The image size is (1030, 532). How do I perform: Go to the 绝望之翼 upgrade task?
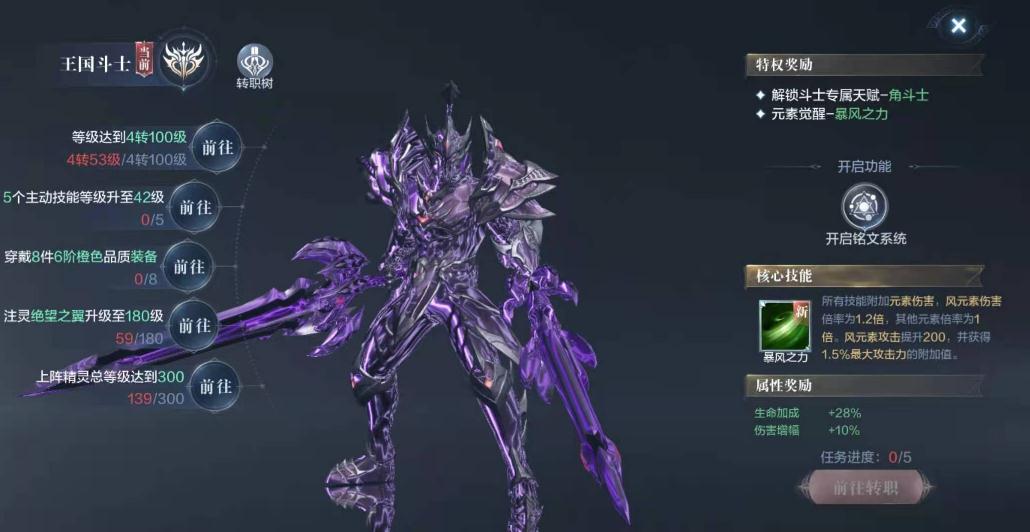pyautogui.click(x=195, y=326)
